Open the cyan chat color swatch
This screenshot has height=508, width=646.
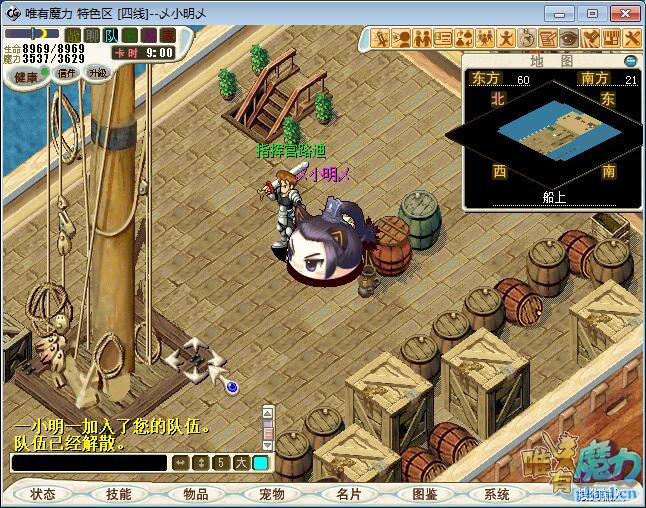(260, 463)
